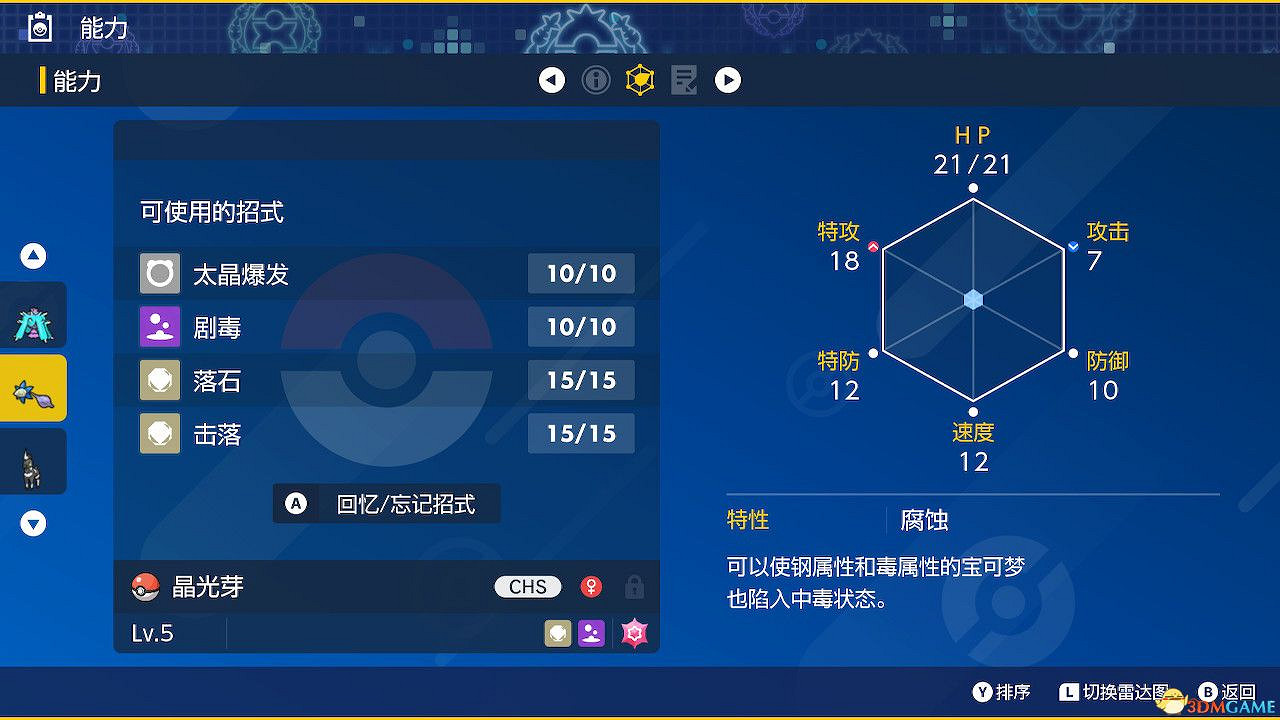Click the rock-type icon next to 落石
Viewport: 1280px width, 720px height.
159,380
